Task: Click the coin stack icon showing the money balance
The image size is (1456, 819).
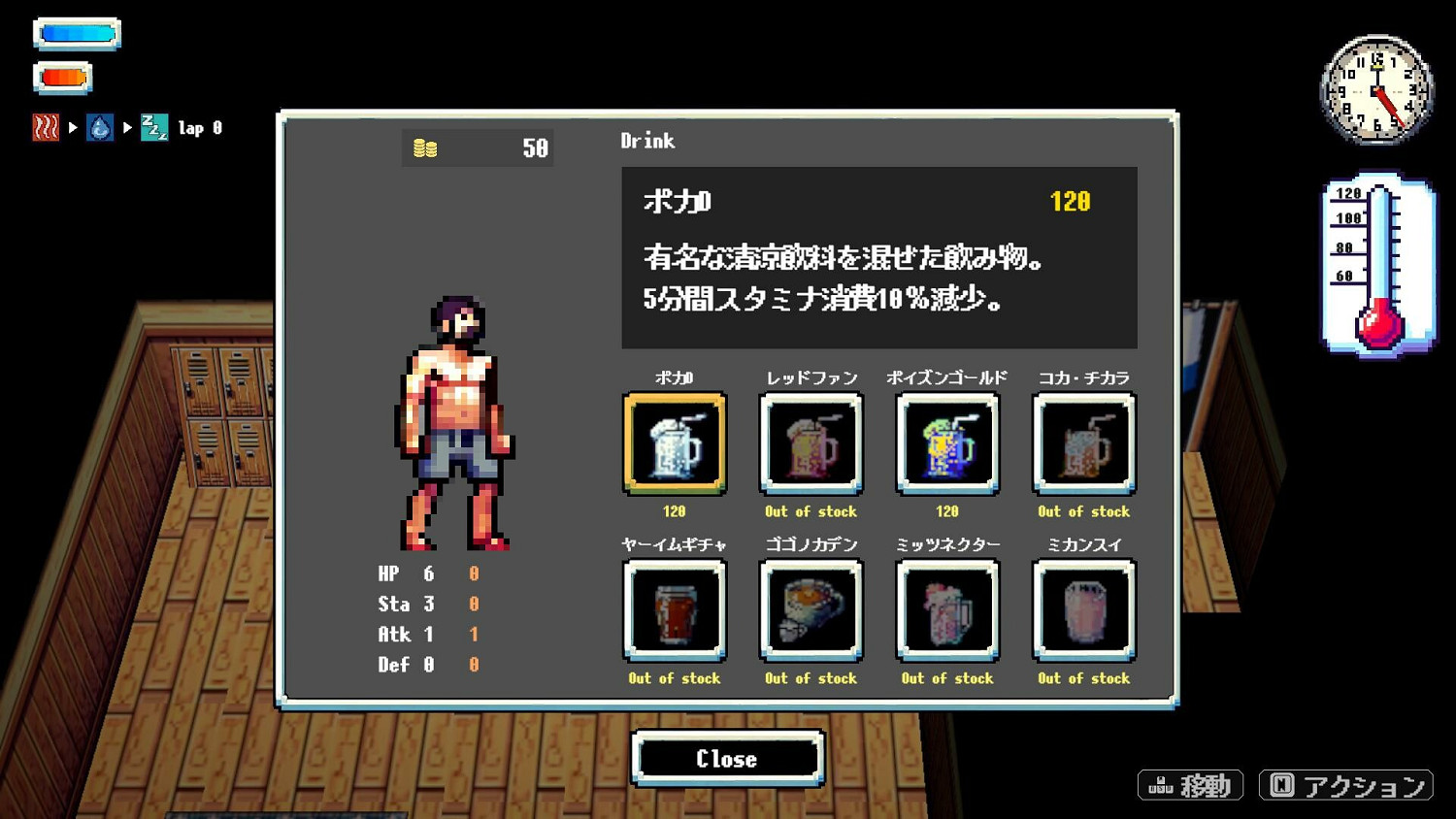Action: coord(423,147)
